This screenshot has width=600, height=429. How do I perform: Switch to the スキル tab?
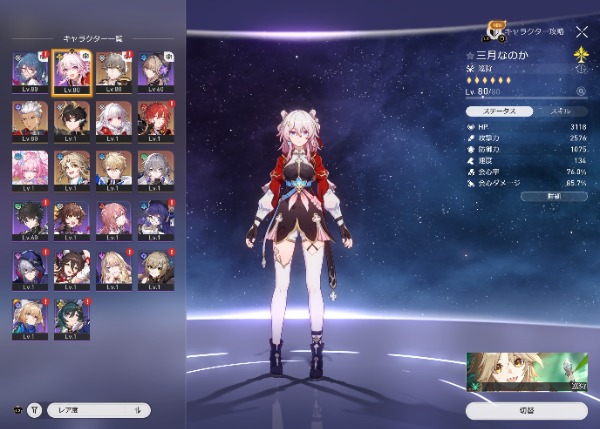click(557, 111)
